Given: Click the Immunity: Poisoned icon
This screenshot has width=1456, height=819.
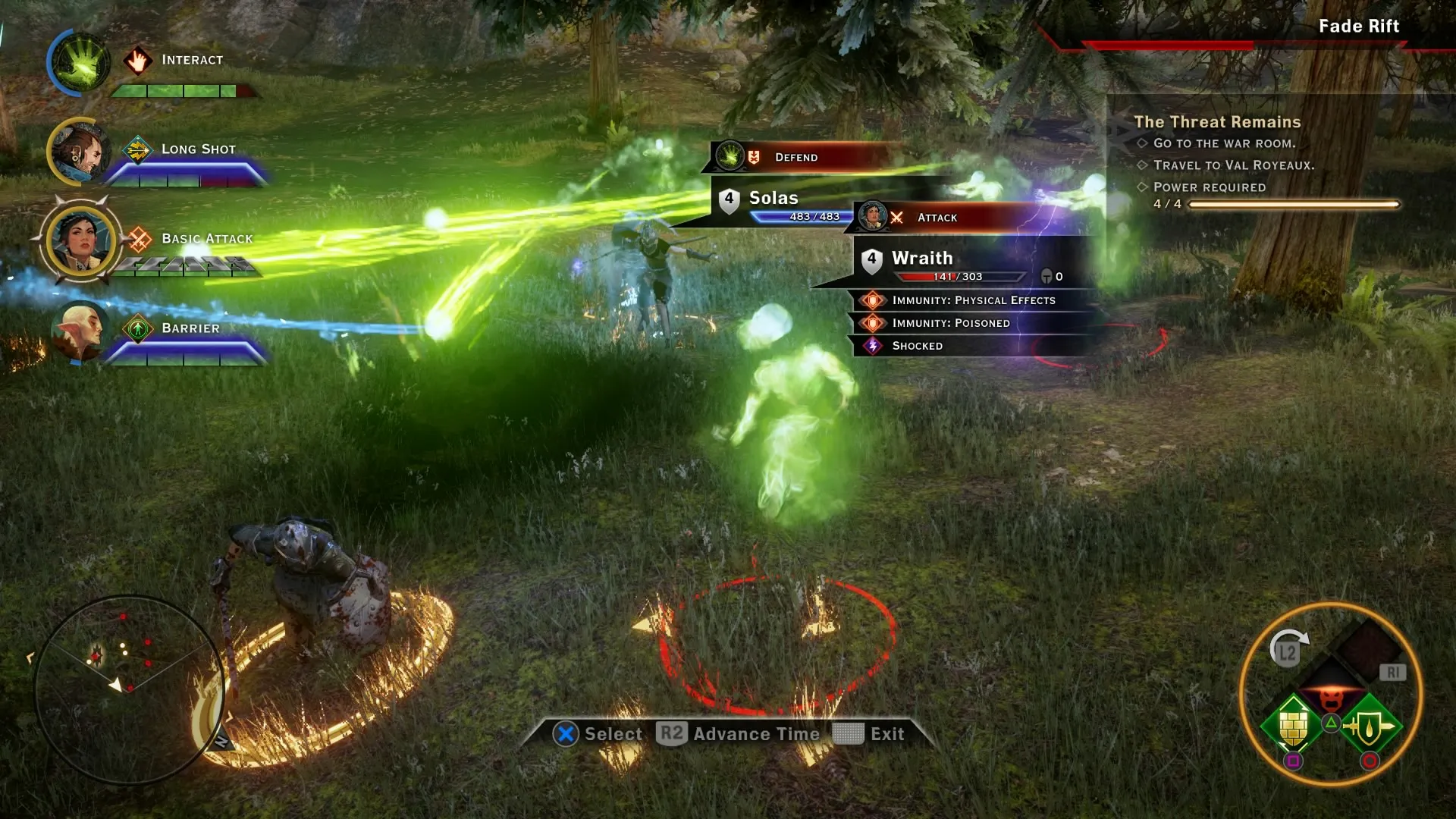Looking at the screenshot, I should pyautogui.click(x=874, y=323).
